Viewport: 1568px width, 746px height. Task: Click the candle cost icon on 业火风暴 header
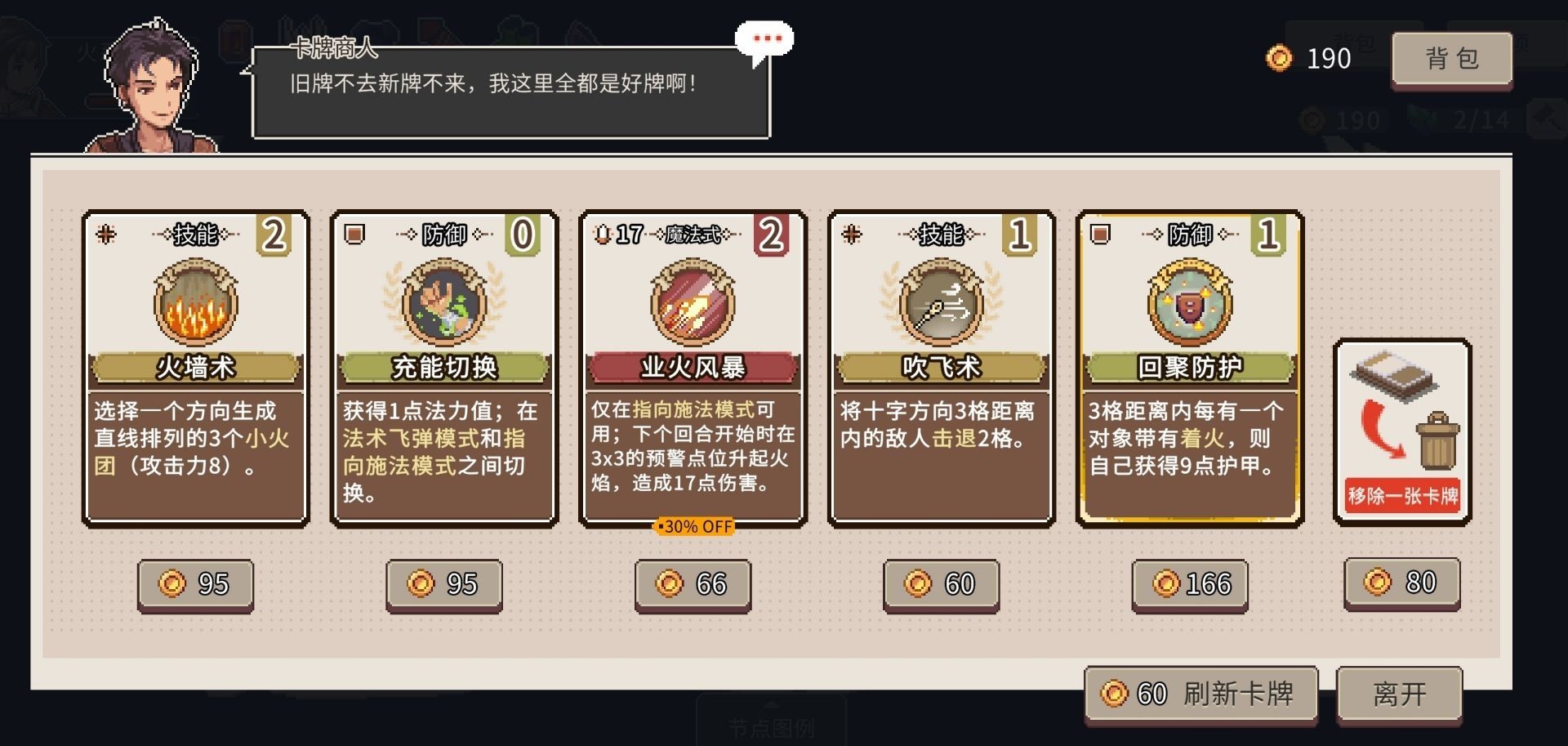click(602, 235)
